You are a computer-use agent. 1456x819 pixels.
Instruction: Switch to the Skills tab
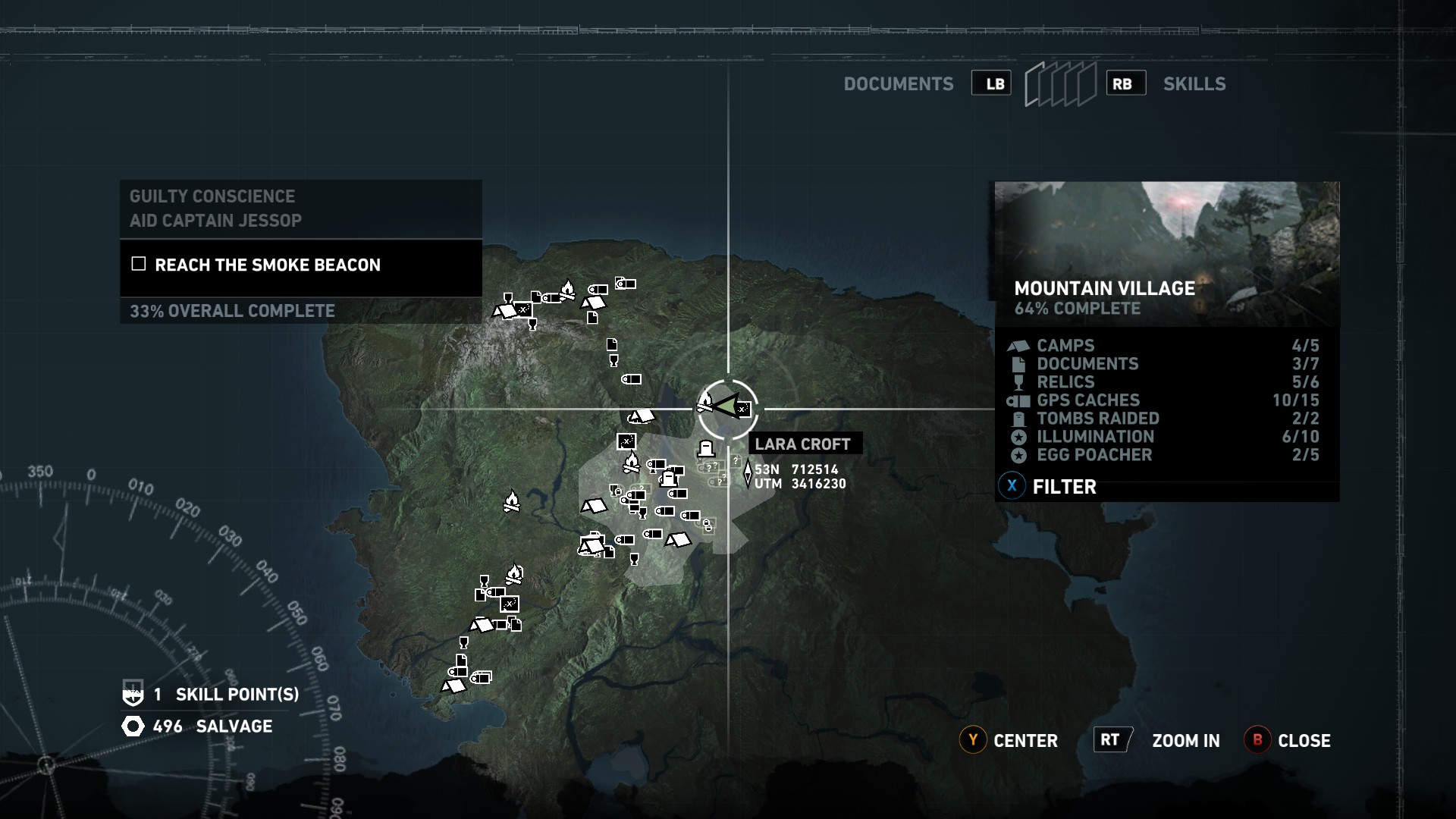click(1194, 84)
